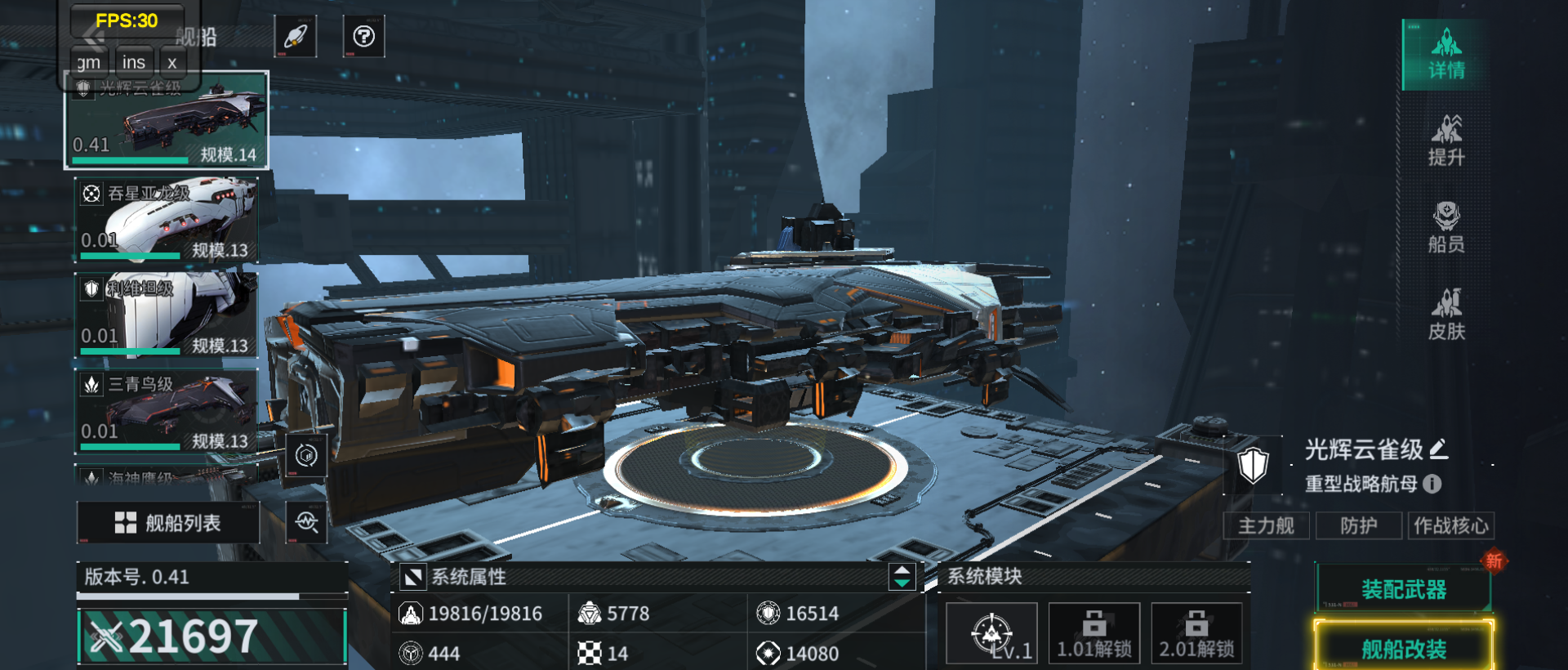Choose the 三青鸟级 ship thumbnail

(167, 410)
